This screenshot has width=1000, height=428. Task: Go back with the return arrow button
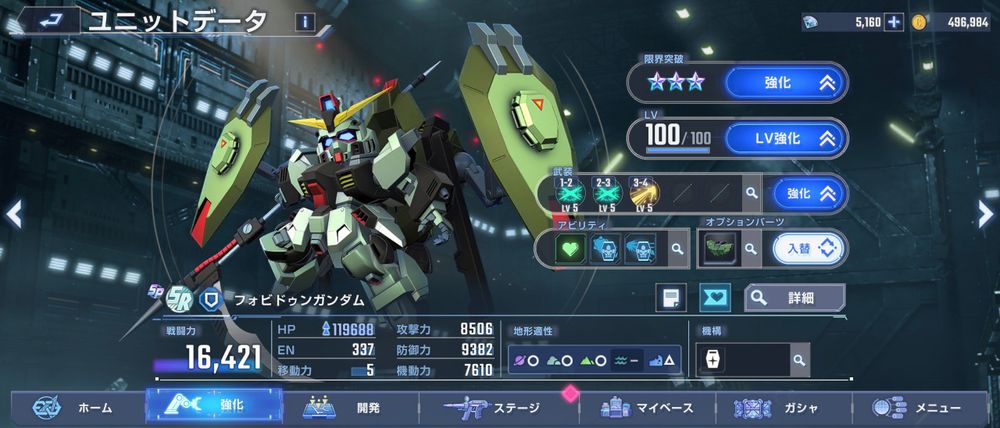point(47,19)
